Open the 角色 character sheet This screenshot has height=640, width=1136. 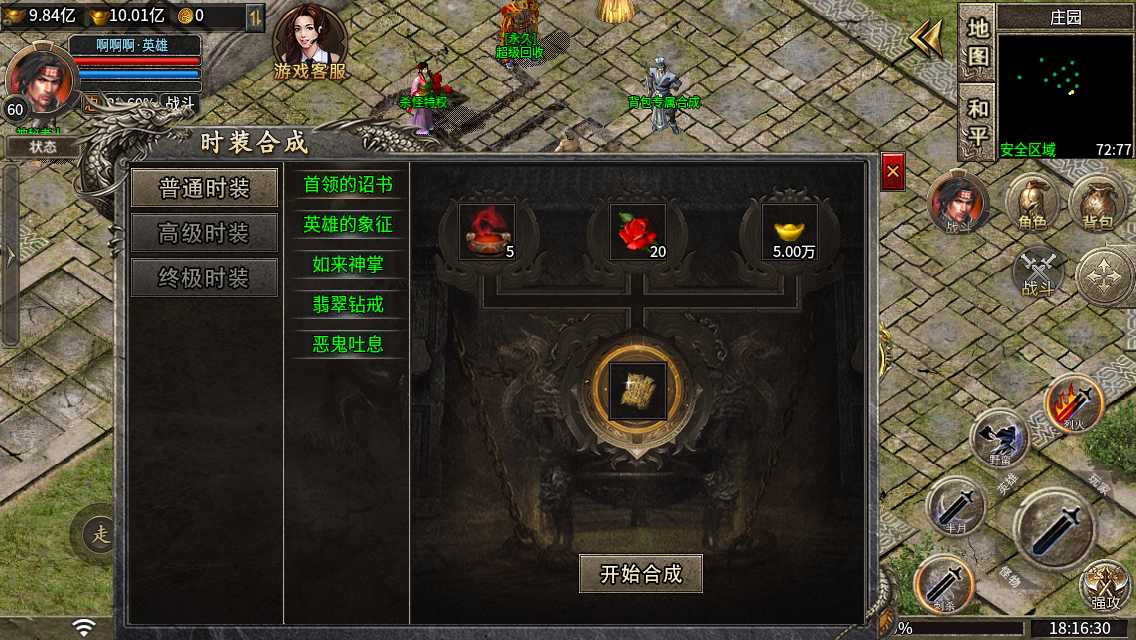pyautogui.click(x=1032, y=204)
